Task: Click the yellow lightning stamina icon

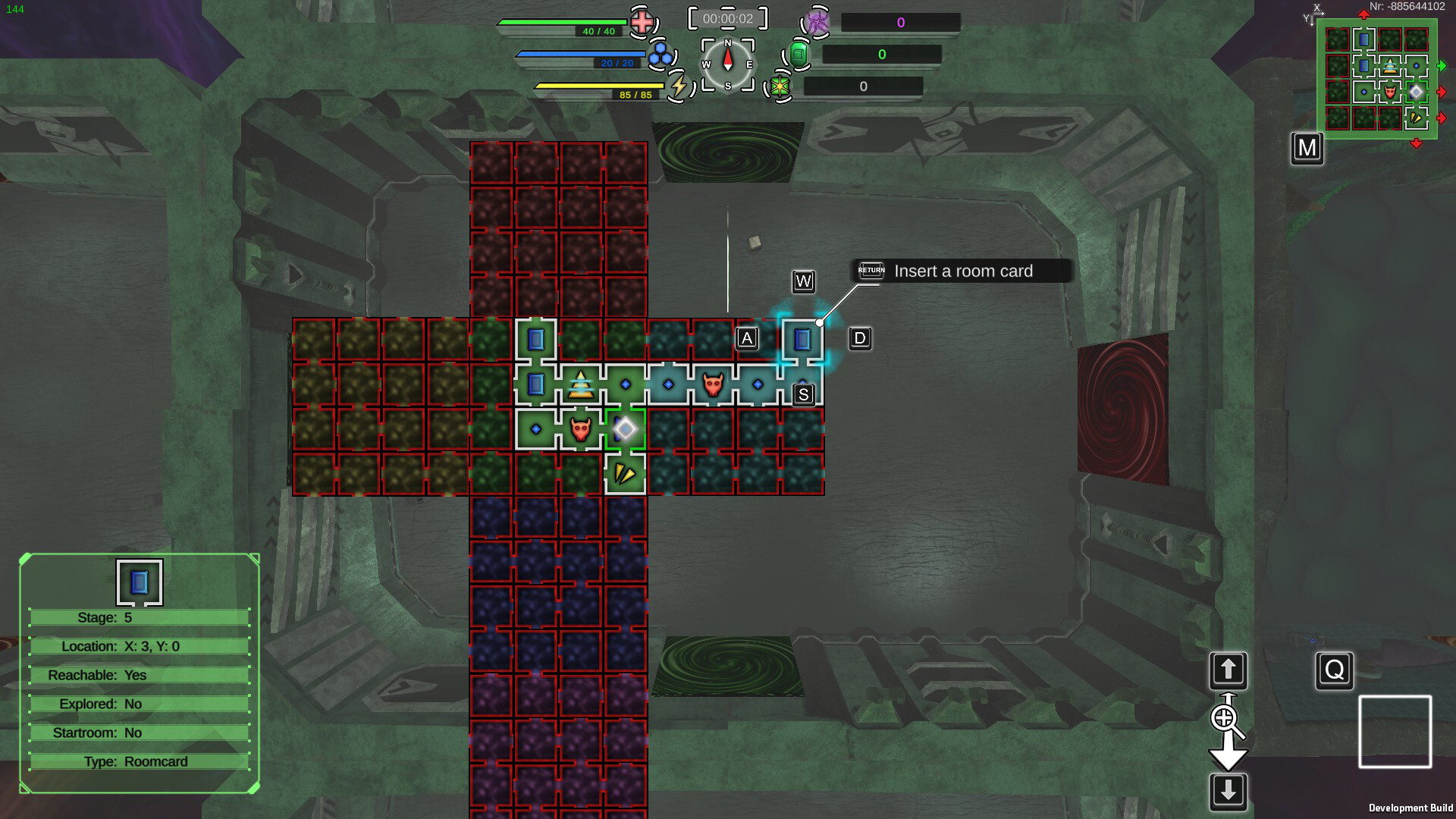Action: (679, 86)
